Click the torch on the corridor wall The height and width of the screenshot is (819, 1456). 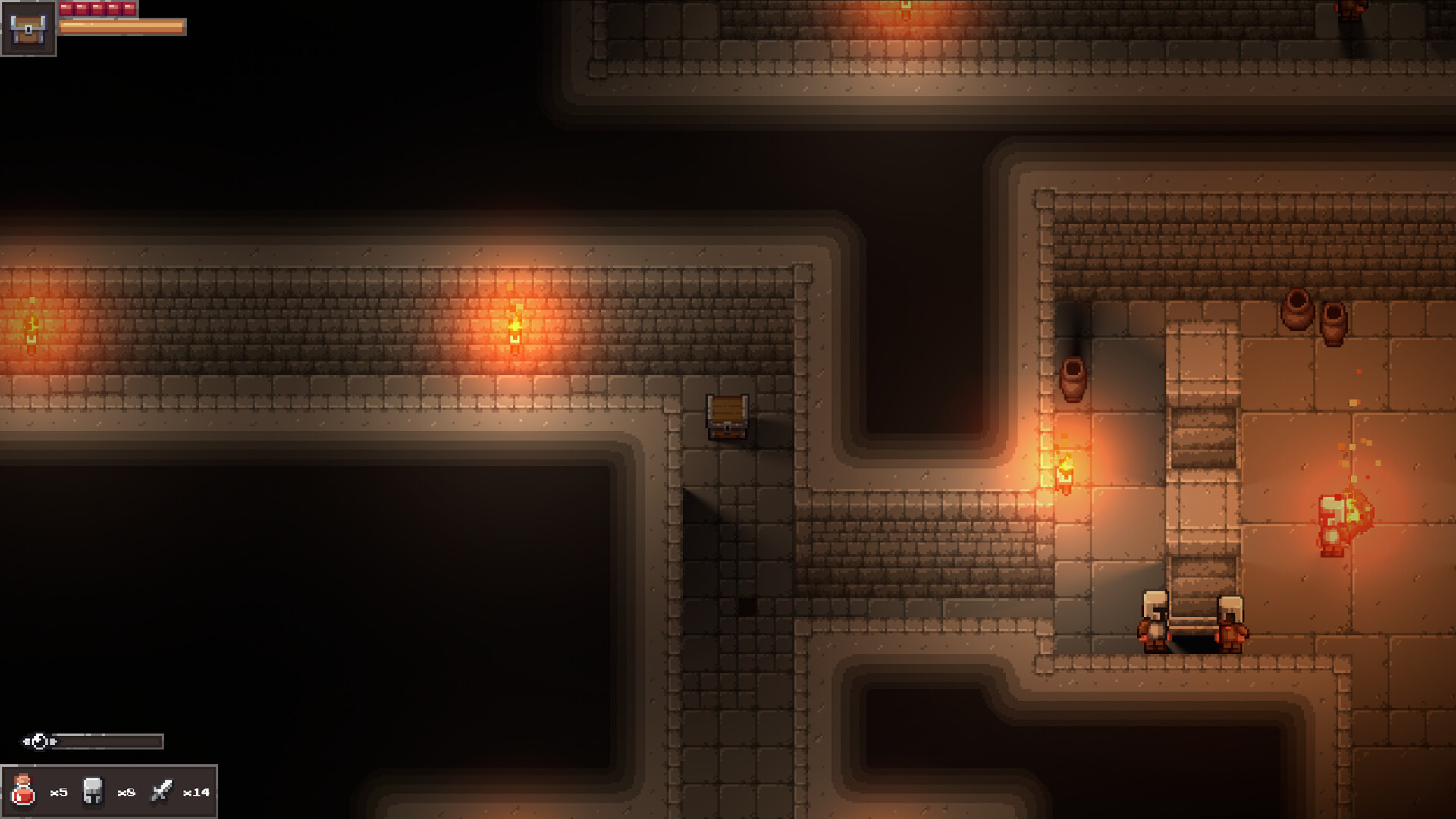pos(516,328)
